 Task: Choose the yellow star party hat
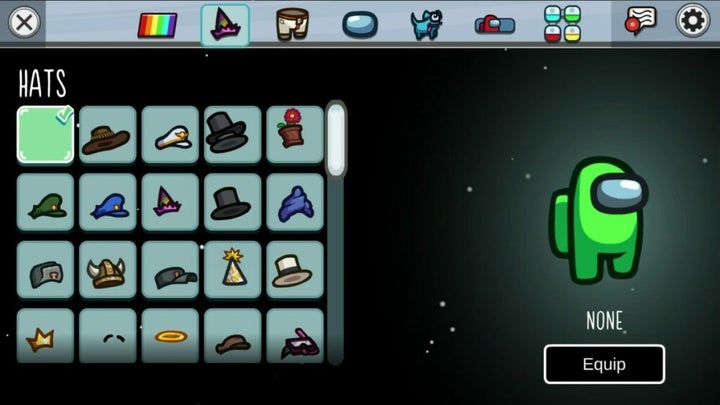[232, 270]
